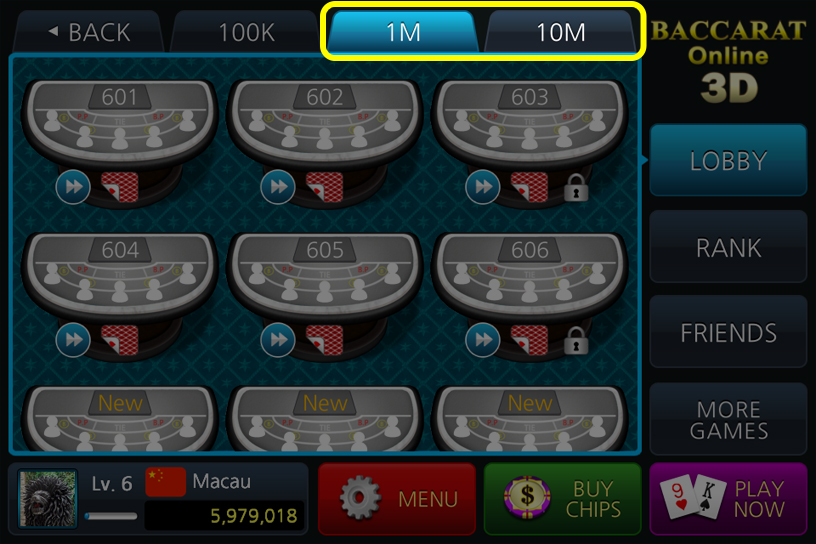Click the fast-forward icon under table 601
The image size is (816, 544).
73,186
